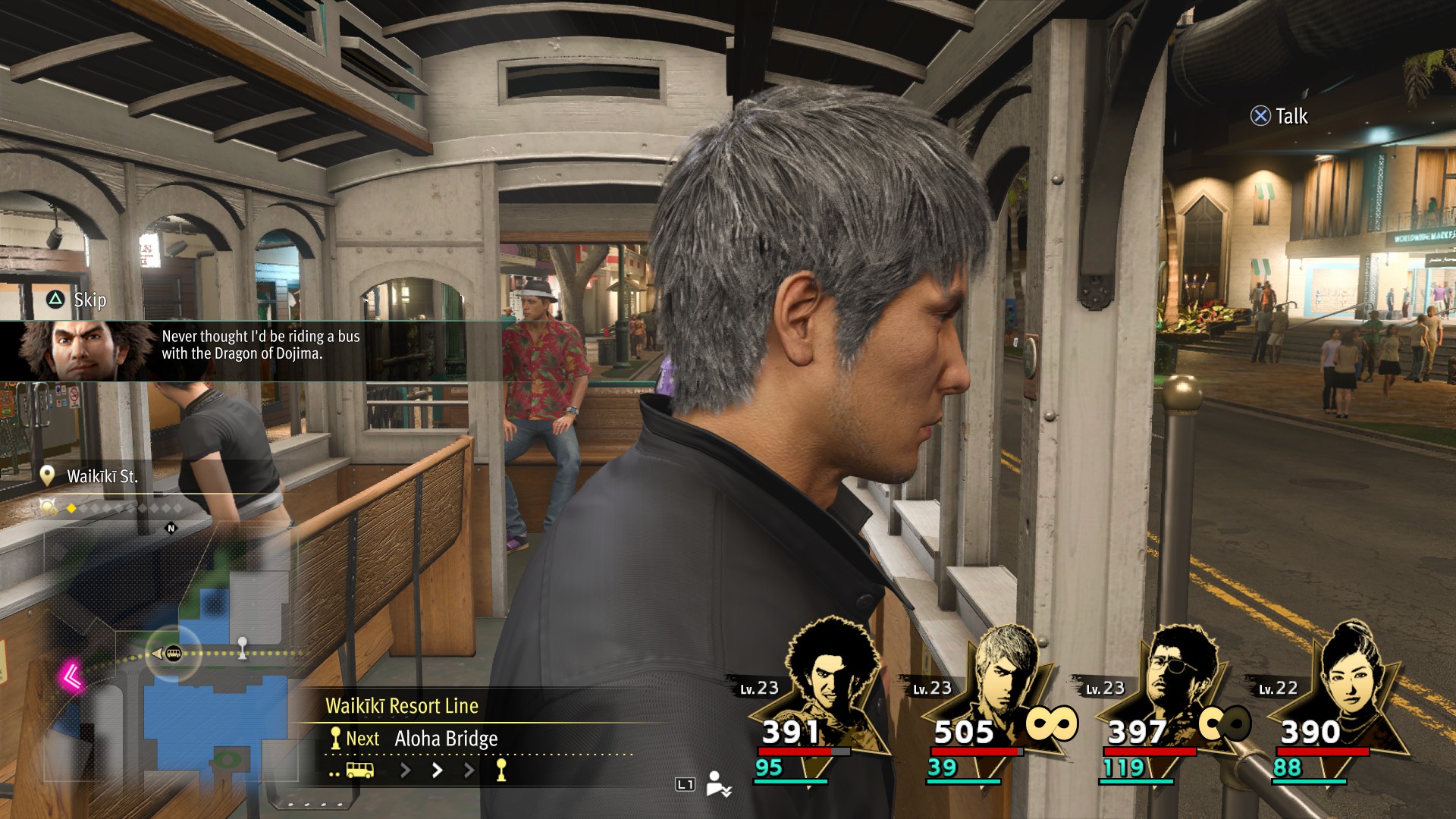Select the bus stop pin on minimap
This screenshot has height=819, width=1456.
click(243, 646)
